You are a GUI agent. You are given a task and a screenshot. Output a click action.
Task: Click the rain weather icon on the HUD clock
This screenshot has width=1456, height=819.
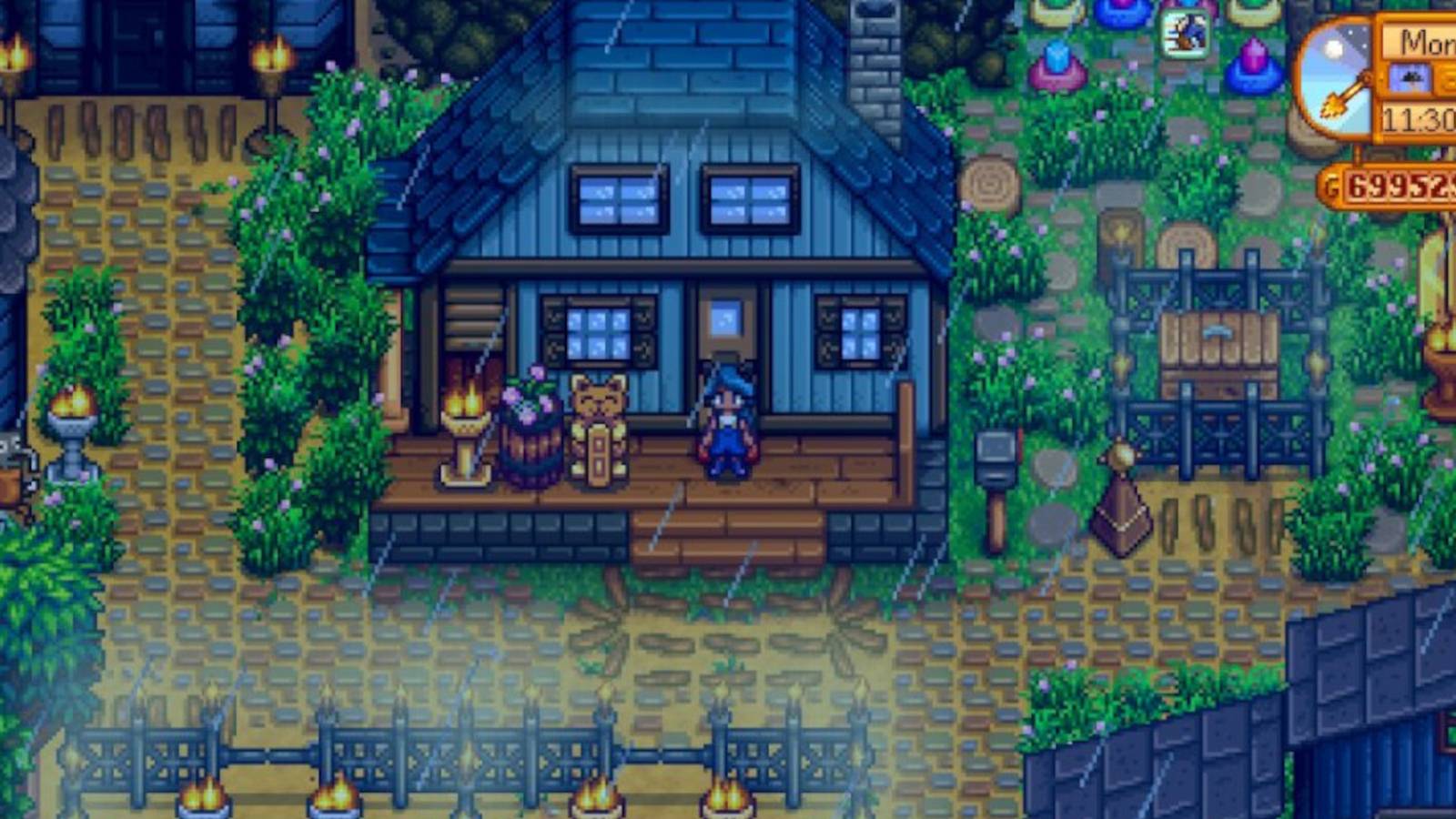(1410, 77)
